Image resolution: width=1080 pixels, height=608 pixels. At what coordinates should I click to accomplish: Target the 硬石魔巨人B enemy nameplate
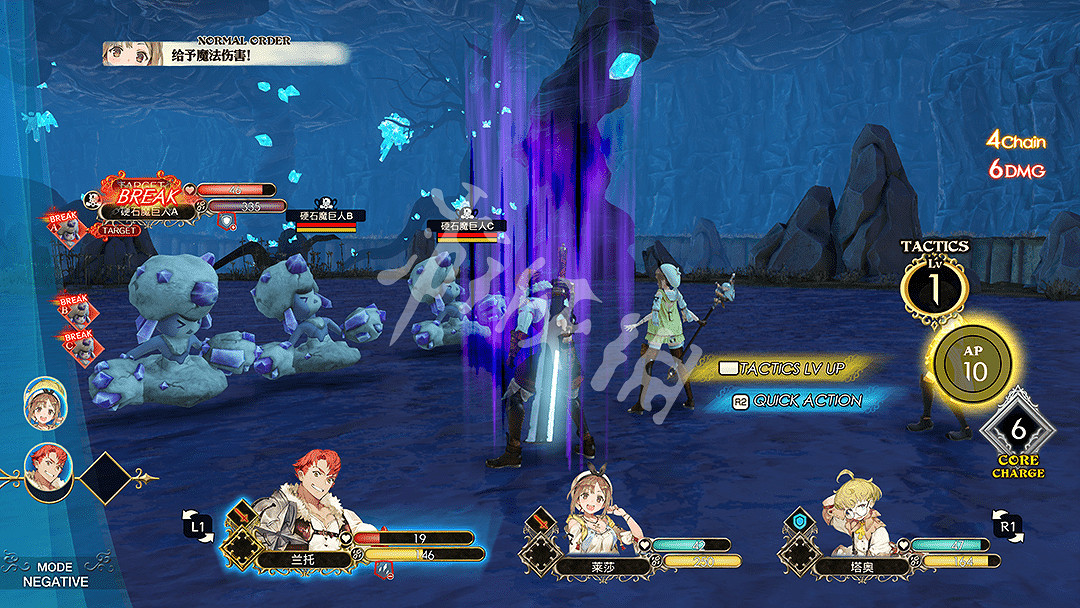click(x=326, y=216)
